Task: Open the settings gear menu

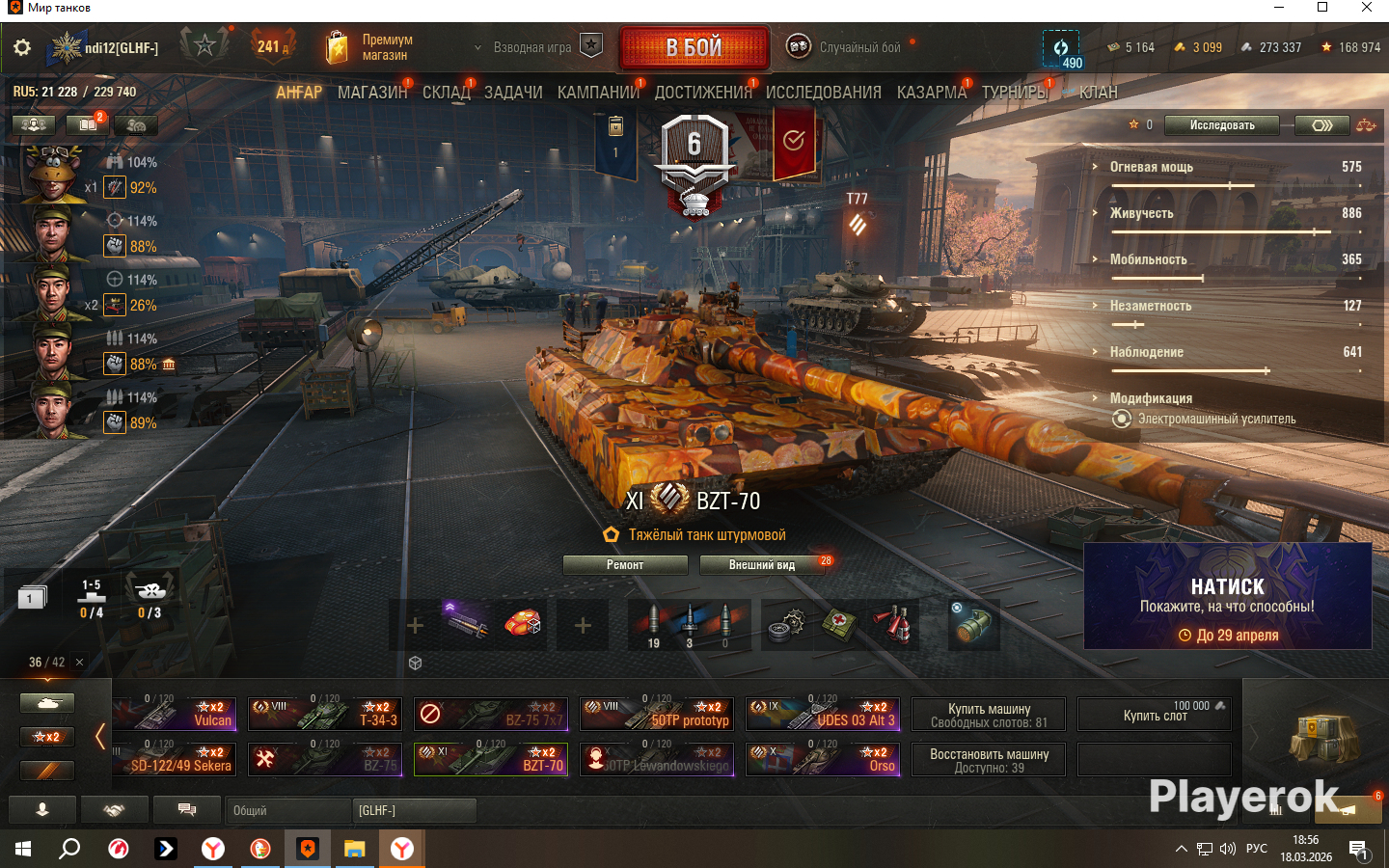Action: point(22,47)
